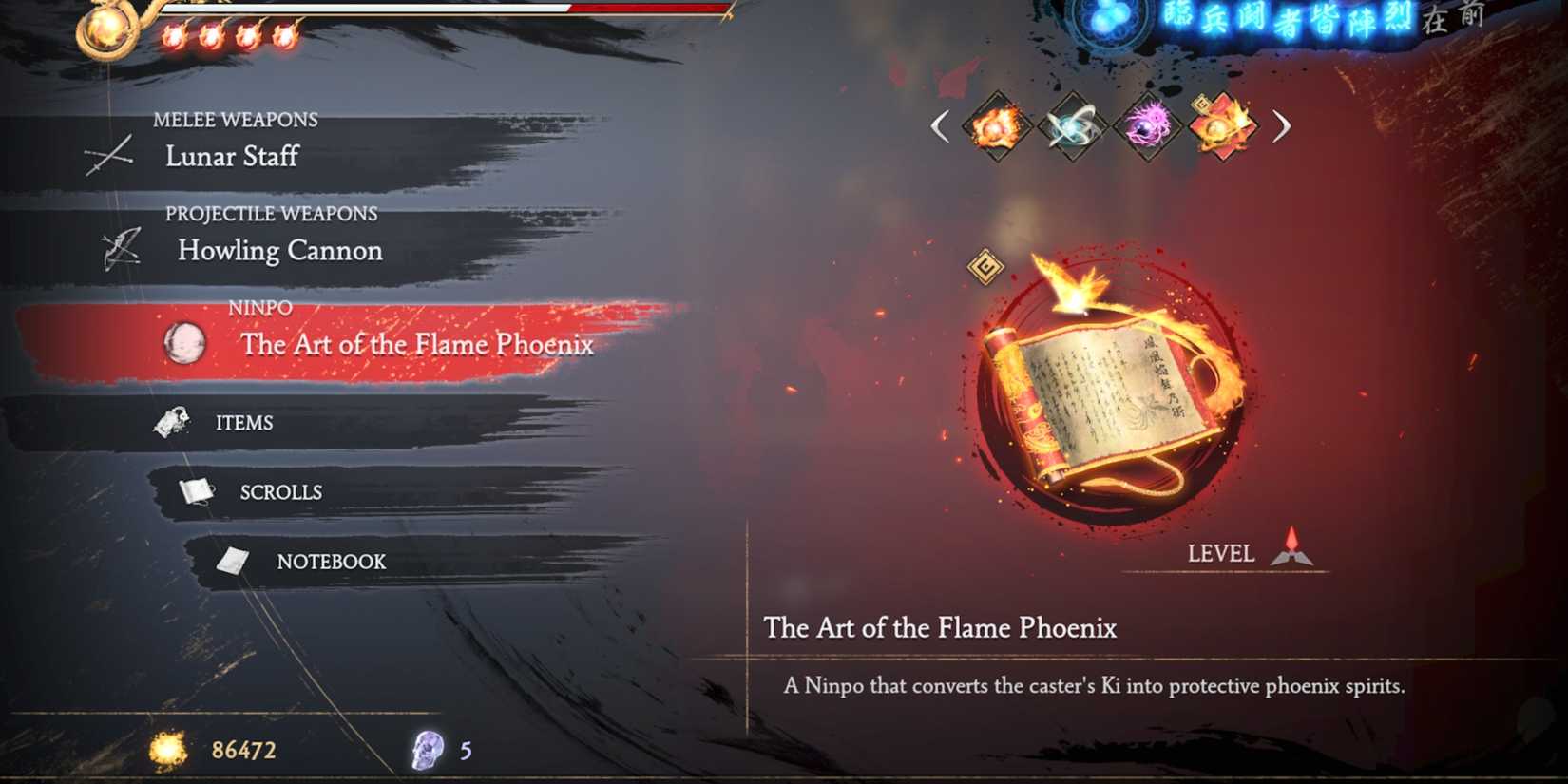Open the Notebook menu entry
This screenshot has height=784, width=1568.
click(331, 562)
